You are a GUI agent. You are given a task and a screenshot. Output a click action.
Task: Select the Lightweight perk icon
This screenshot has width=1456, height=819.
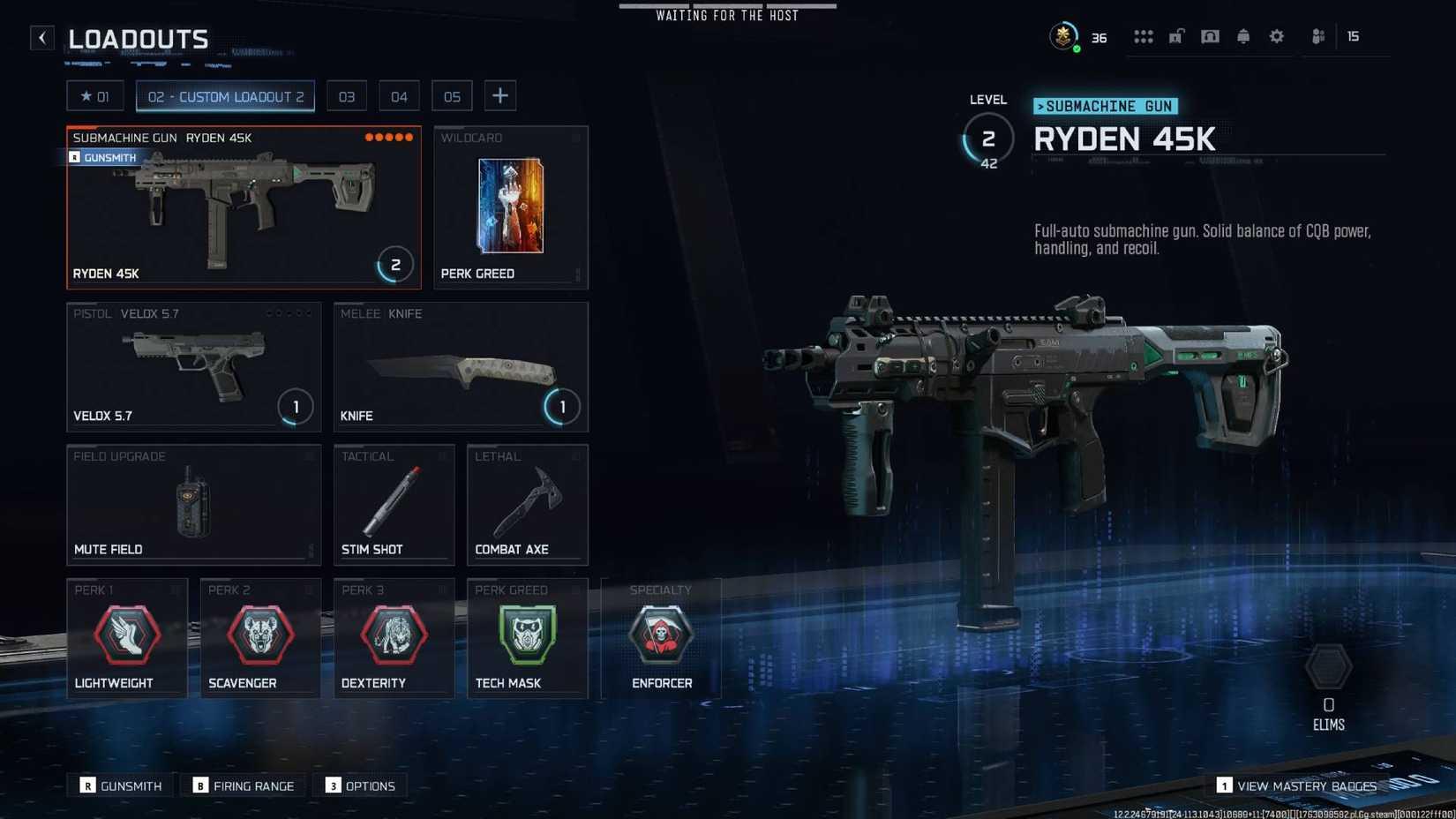(126, 635)
